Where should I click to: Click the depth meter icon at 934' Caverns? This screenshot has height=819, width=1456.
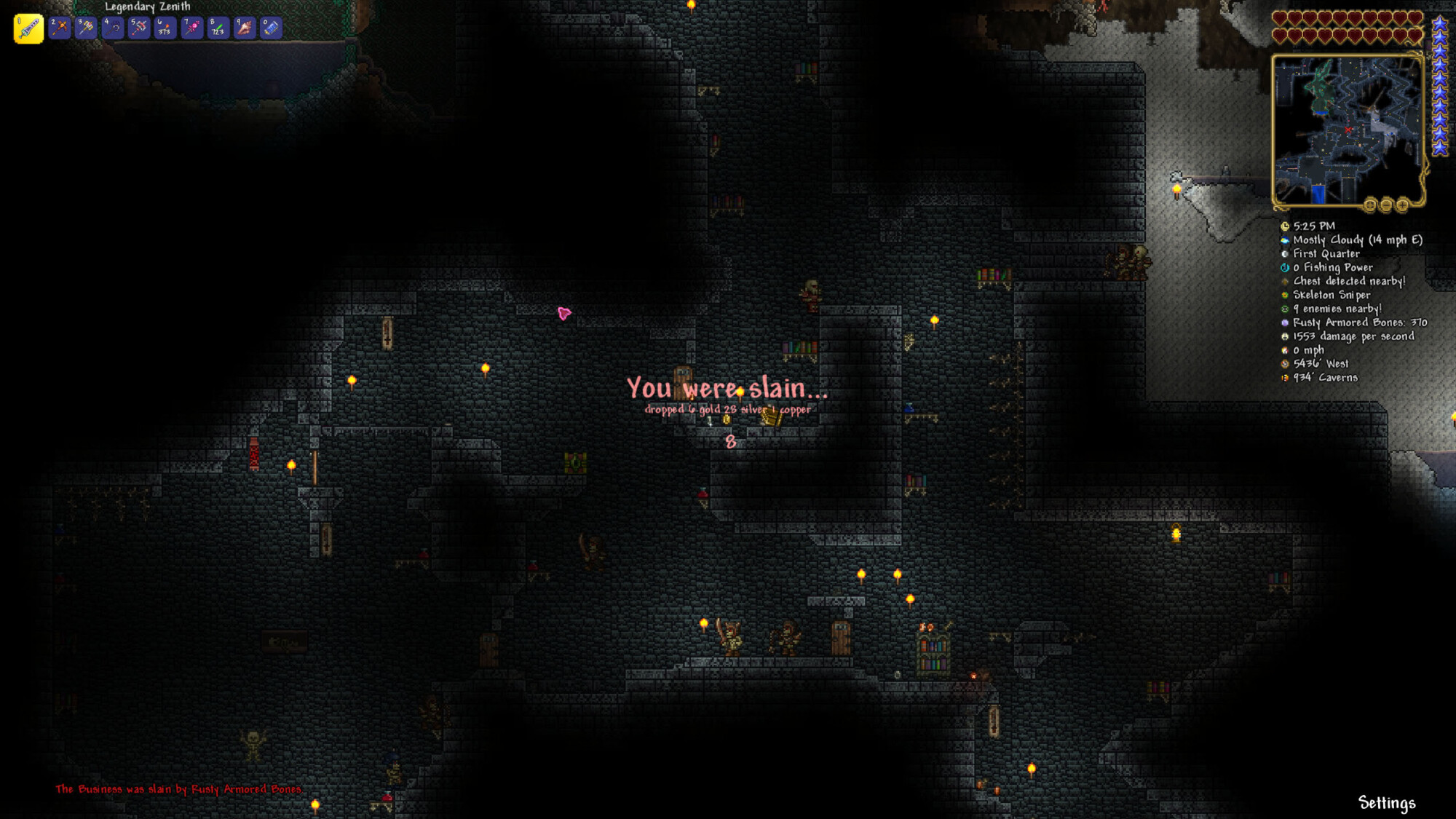coord(1284,377)
